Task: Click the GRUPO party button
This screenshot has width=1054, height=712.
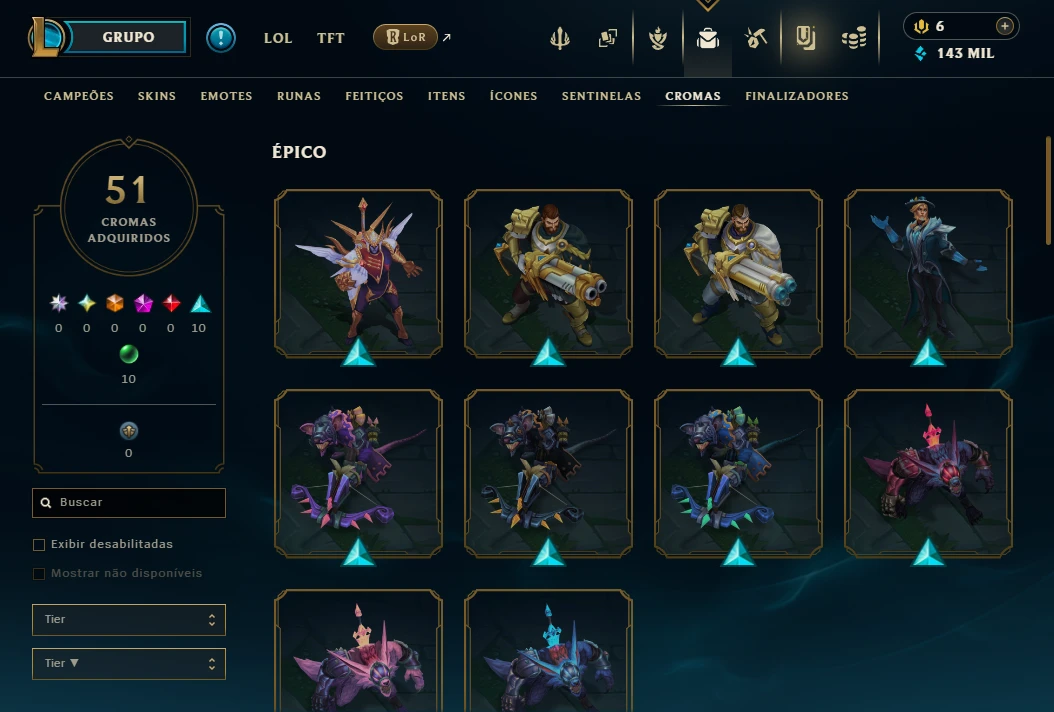Action: click(128, 38)
